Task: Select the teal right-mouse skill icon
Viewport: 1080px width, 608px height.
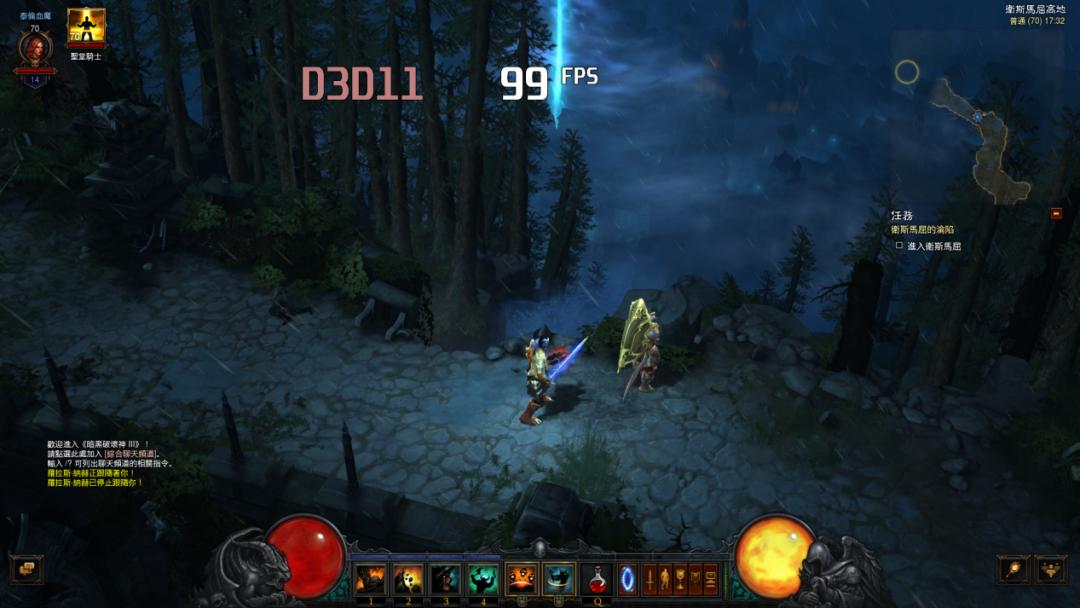Action: [559, 579]
